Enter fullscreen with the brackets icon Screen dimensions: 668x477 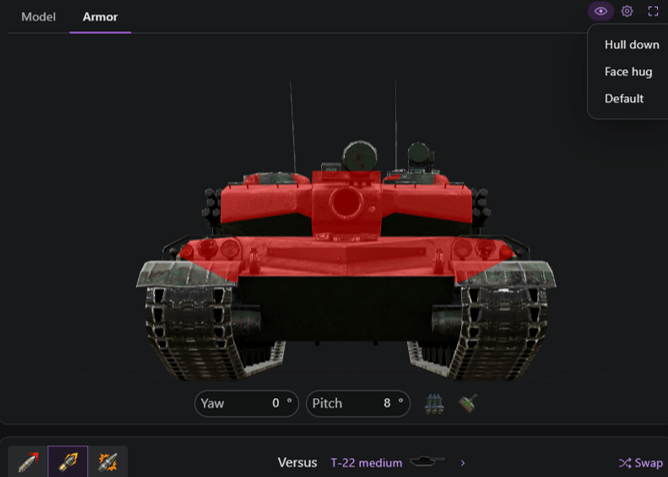654,11
